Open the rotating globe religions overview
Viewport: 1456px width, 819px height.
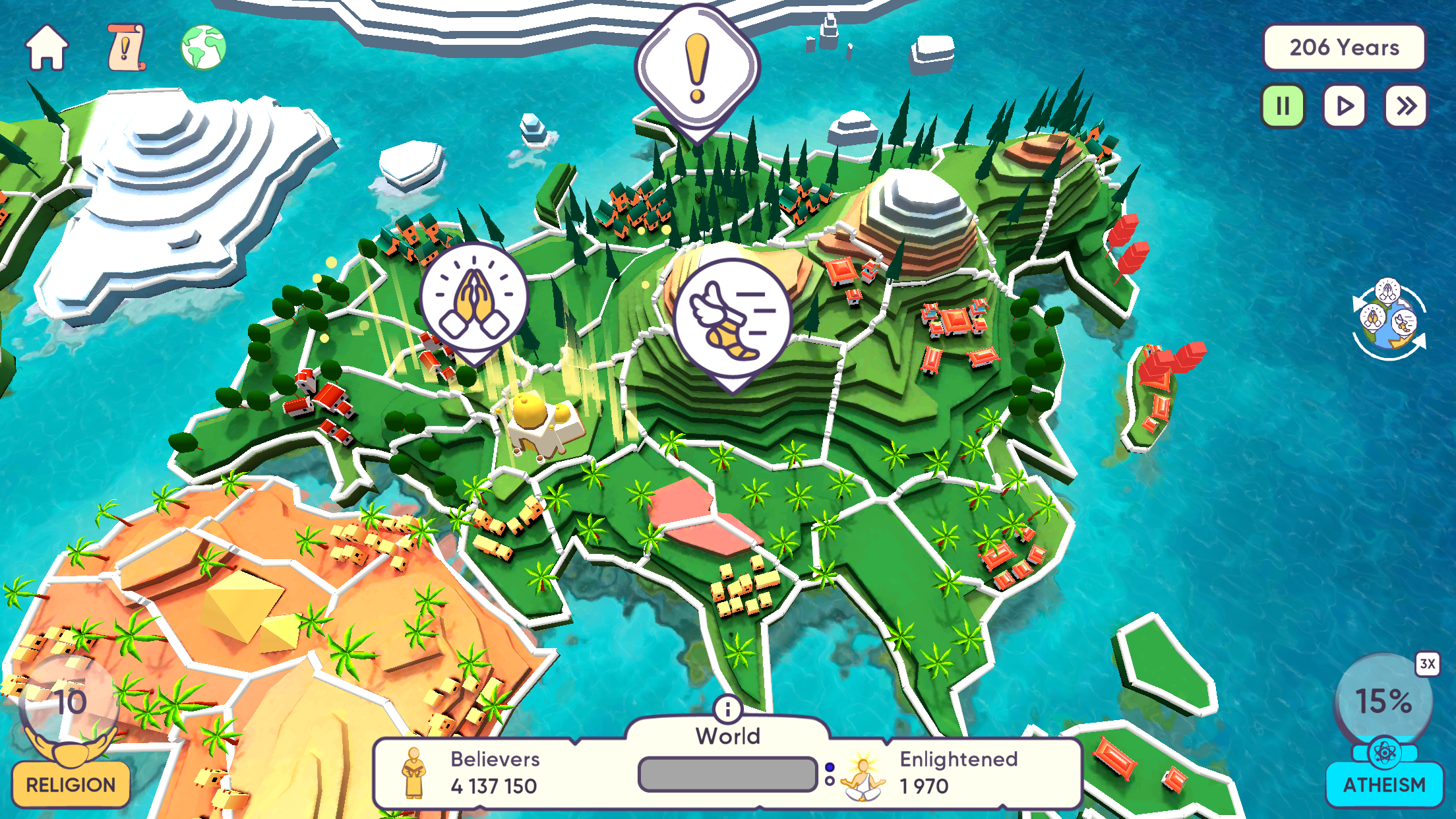point(1388,320)
